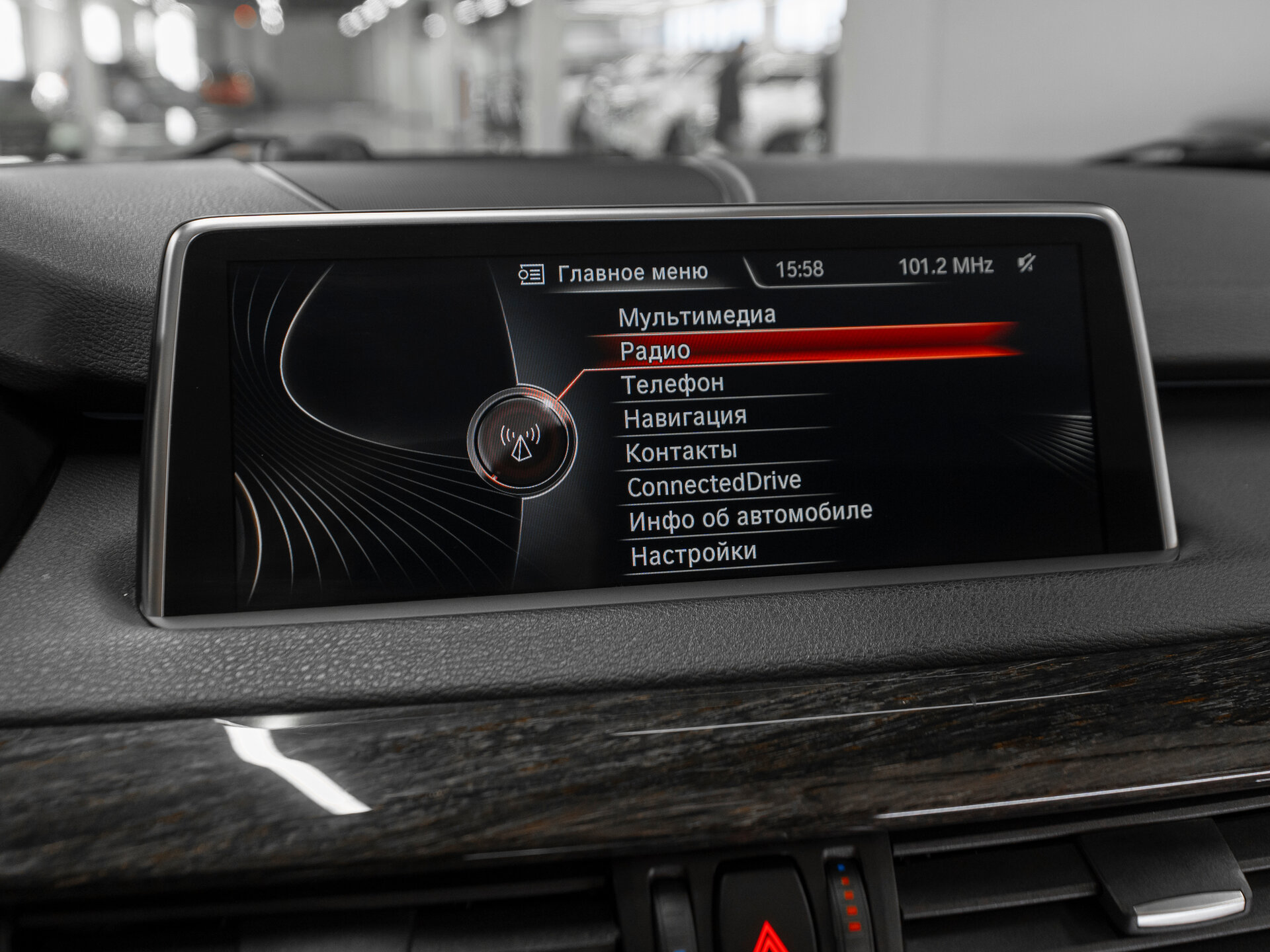Select the highlighted Радио entry
The width and height of the screenshot is (1270, 952).
coord(655,351)
